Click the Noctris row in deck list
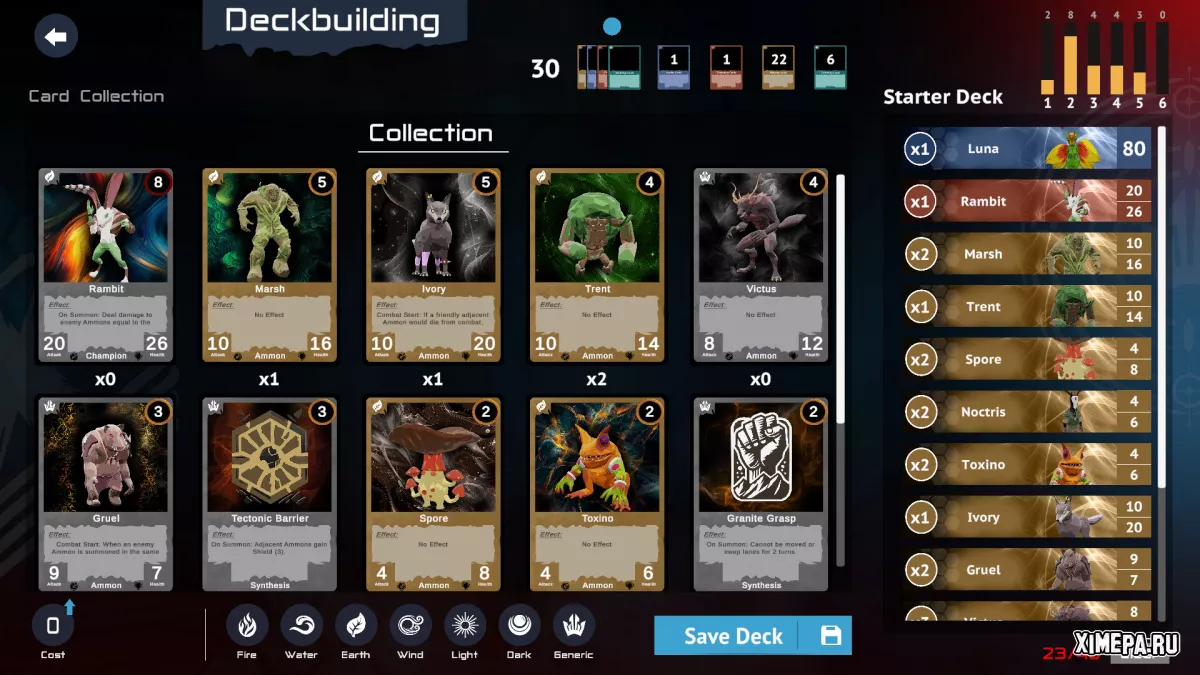 click(x=1026, y=412)
